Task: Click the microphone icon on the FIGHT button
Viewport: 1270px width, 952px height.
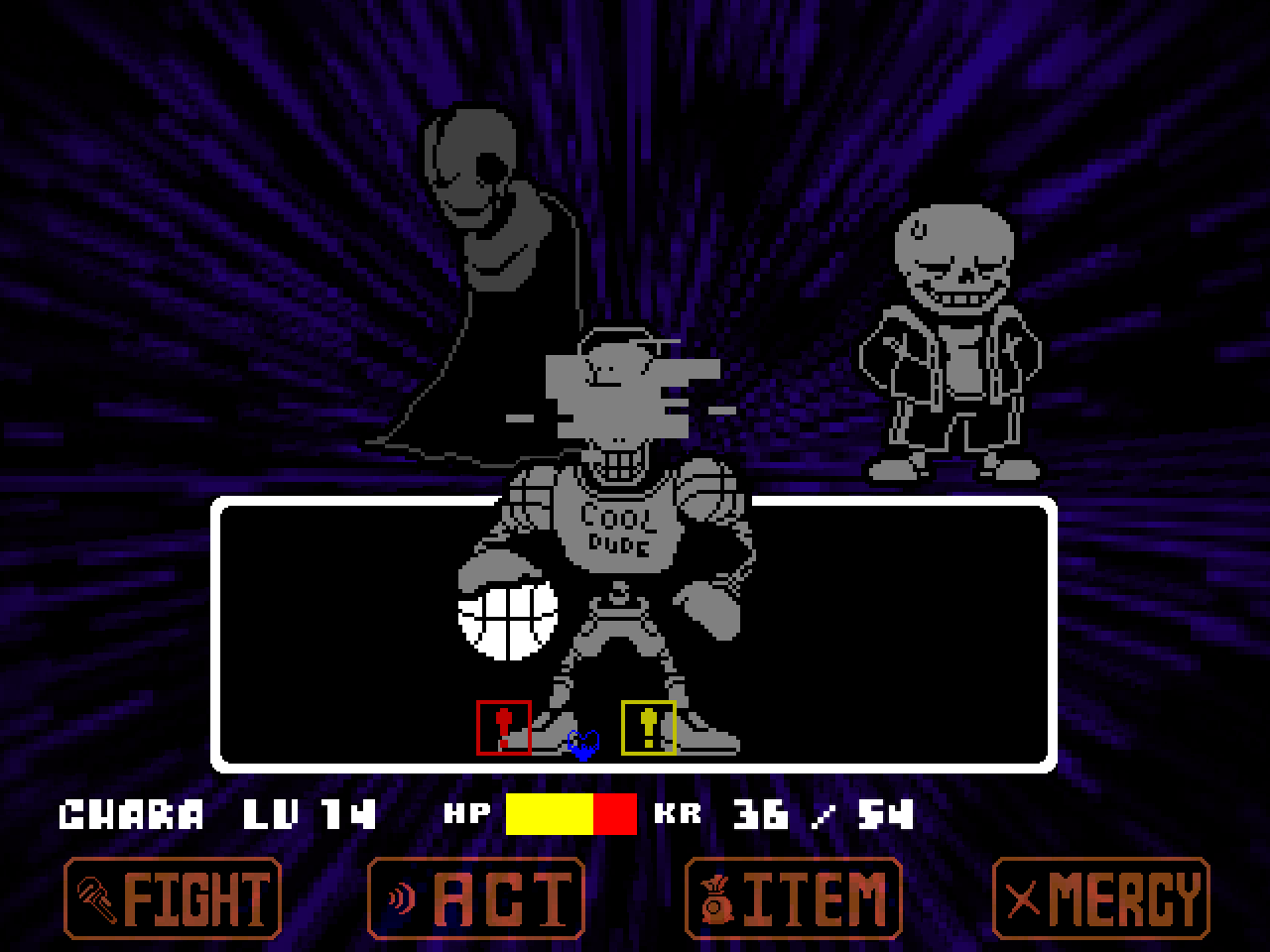Action: click(x=94, y=897)
